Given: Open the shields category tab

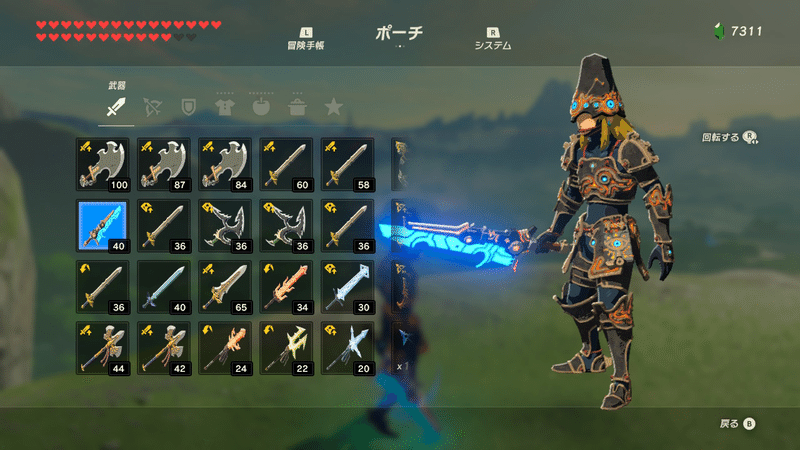Looking at the screenshot, I should pyautogui.click(x=188, y=106).
